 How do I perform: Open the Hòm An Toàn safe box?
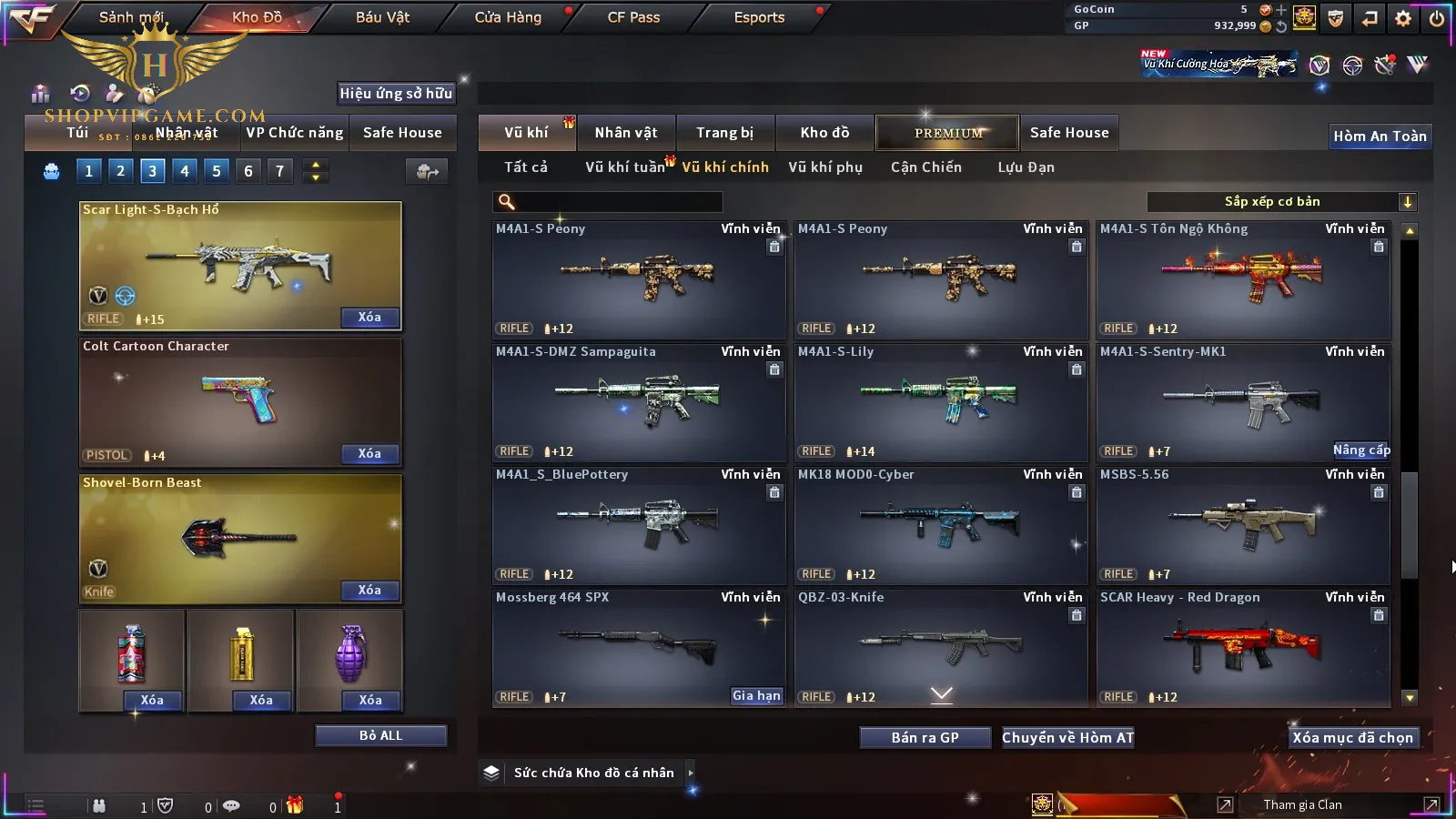click(x=1380, y=136)
